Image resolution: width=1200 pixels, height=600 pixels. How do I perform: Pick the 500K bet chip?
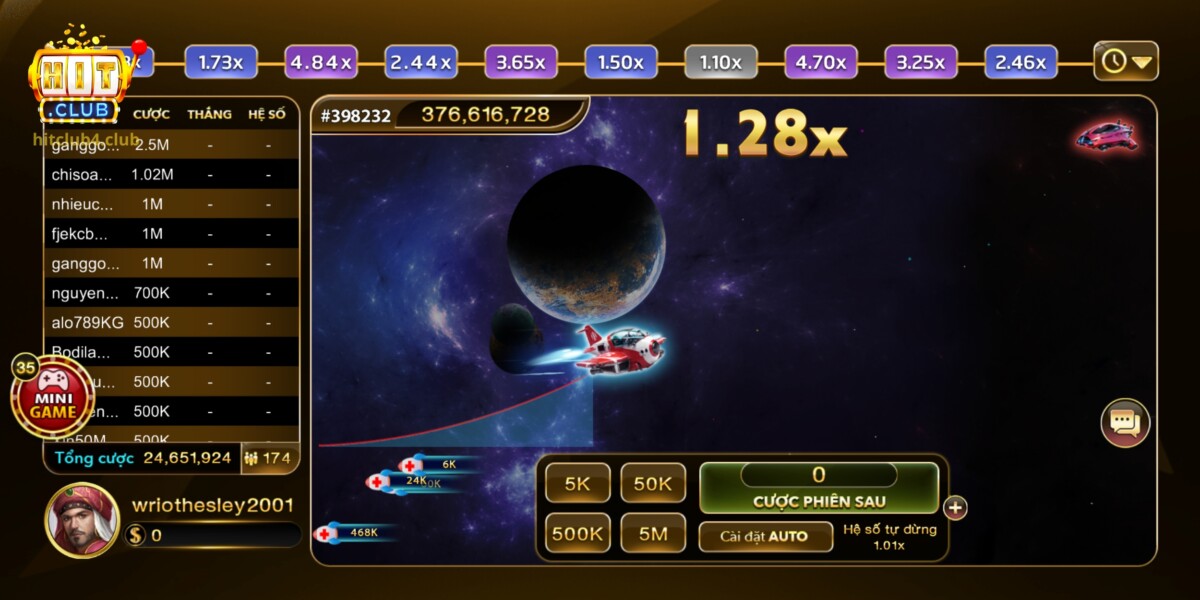pos(578,534)
